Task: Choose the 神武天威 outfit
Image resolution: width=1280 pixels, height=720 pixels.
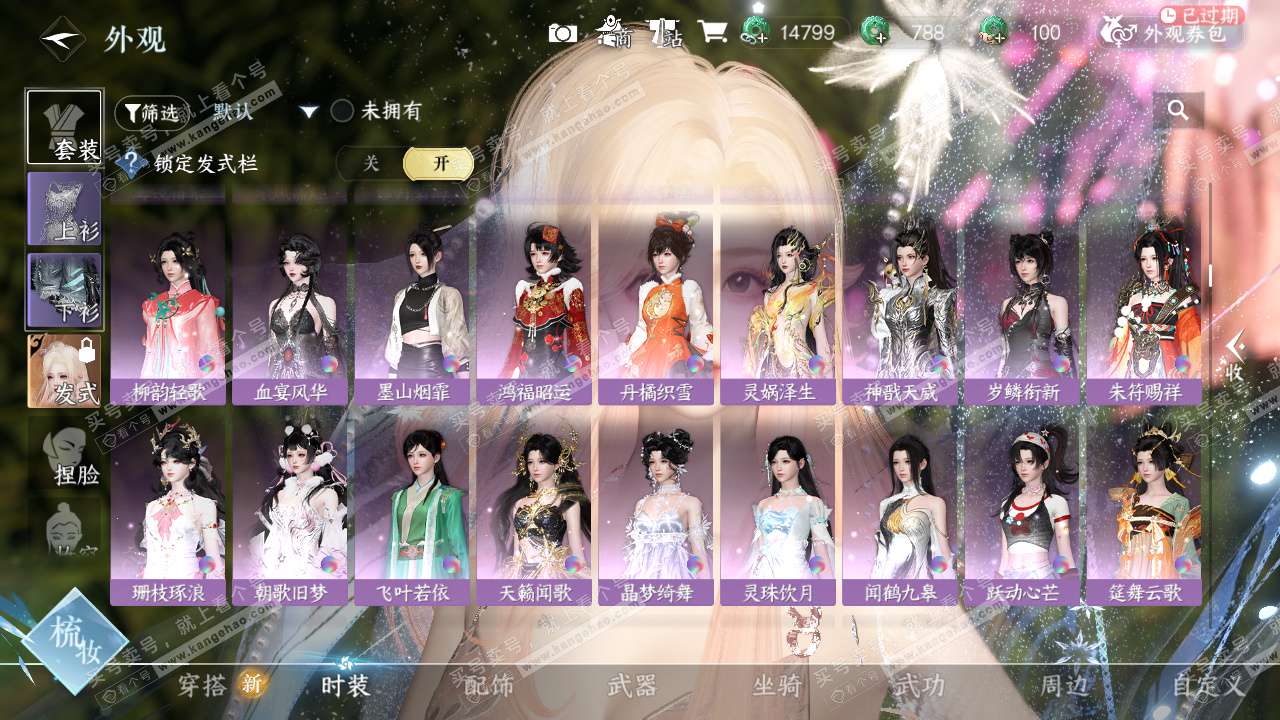Action: click(901, 310)
